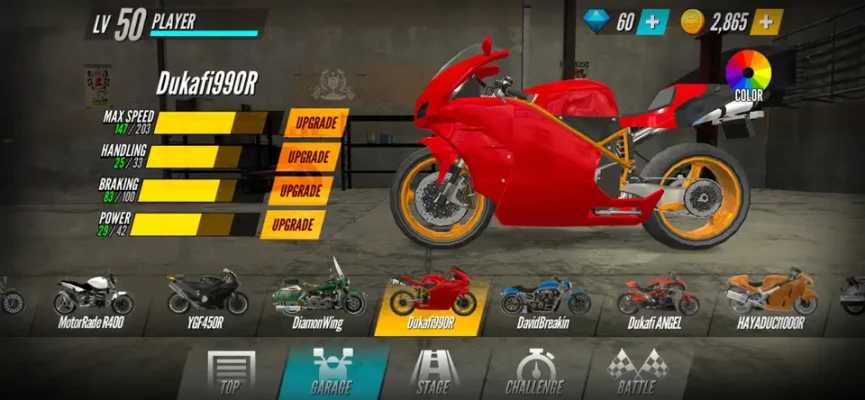The height and width of the screenshot is (400, 865).
Task: Upgrade the Max Speed stat
Action: pos(316,124)
